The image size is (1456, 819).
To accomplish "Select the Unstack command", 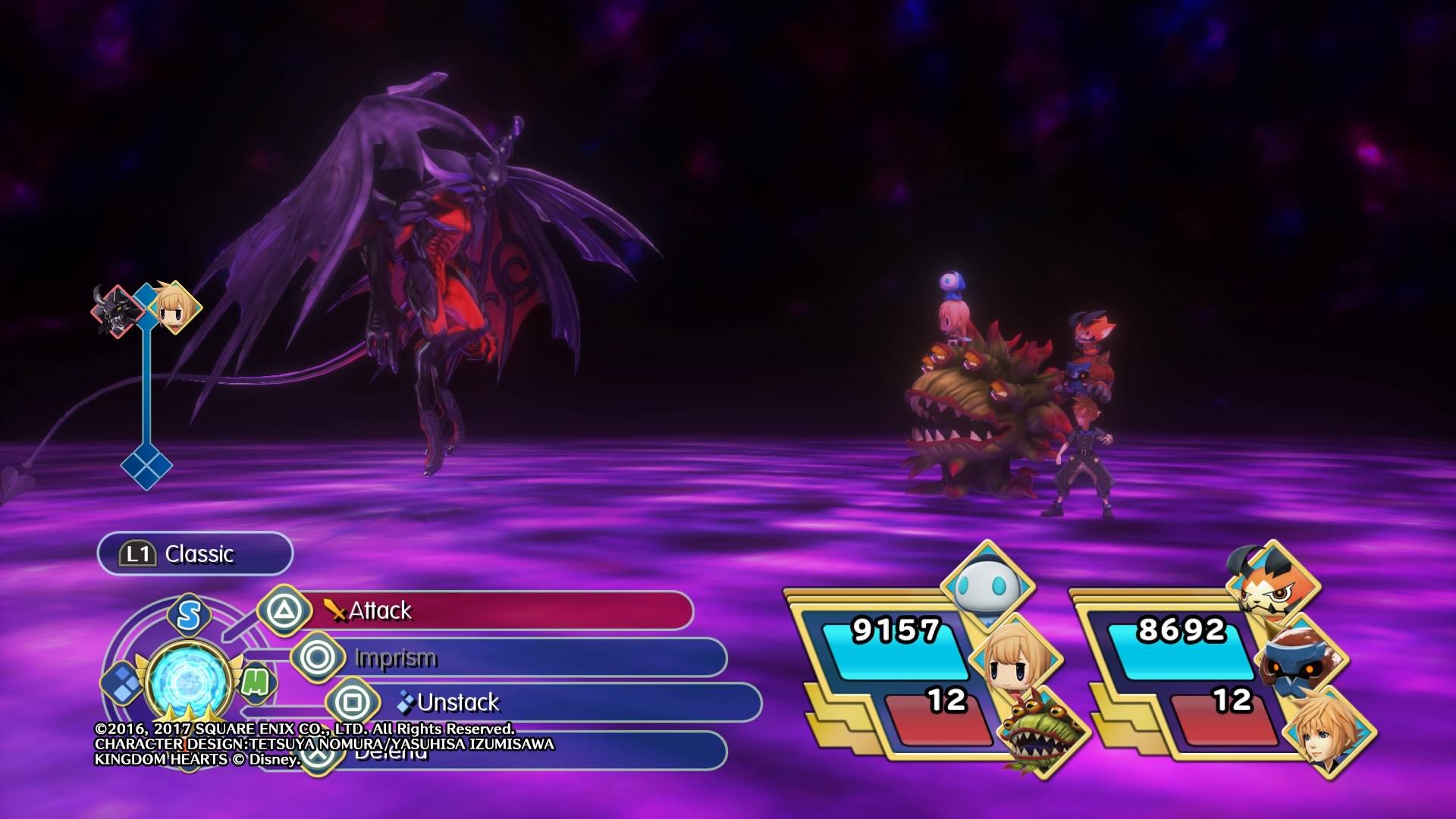I will 546,703.
